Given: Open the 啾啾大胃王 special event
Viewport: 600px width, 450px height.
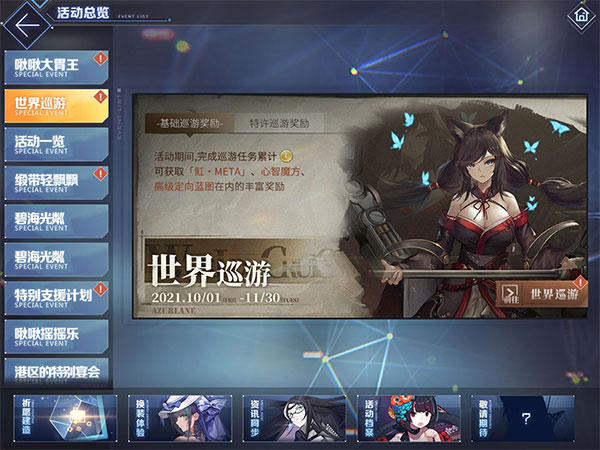Looking at the screenshot, I should [x=55, y=66].
